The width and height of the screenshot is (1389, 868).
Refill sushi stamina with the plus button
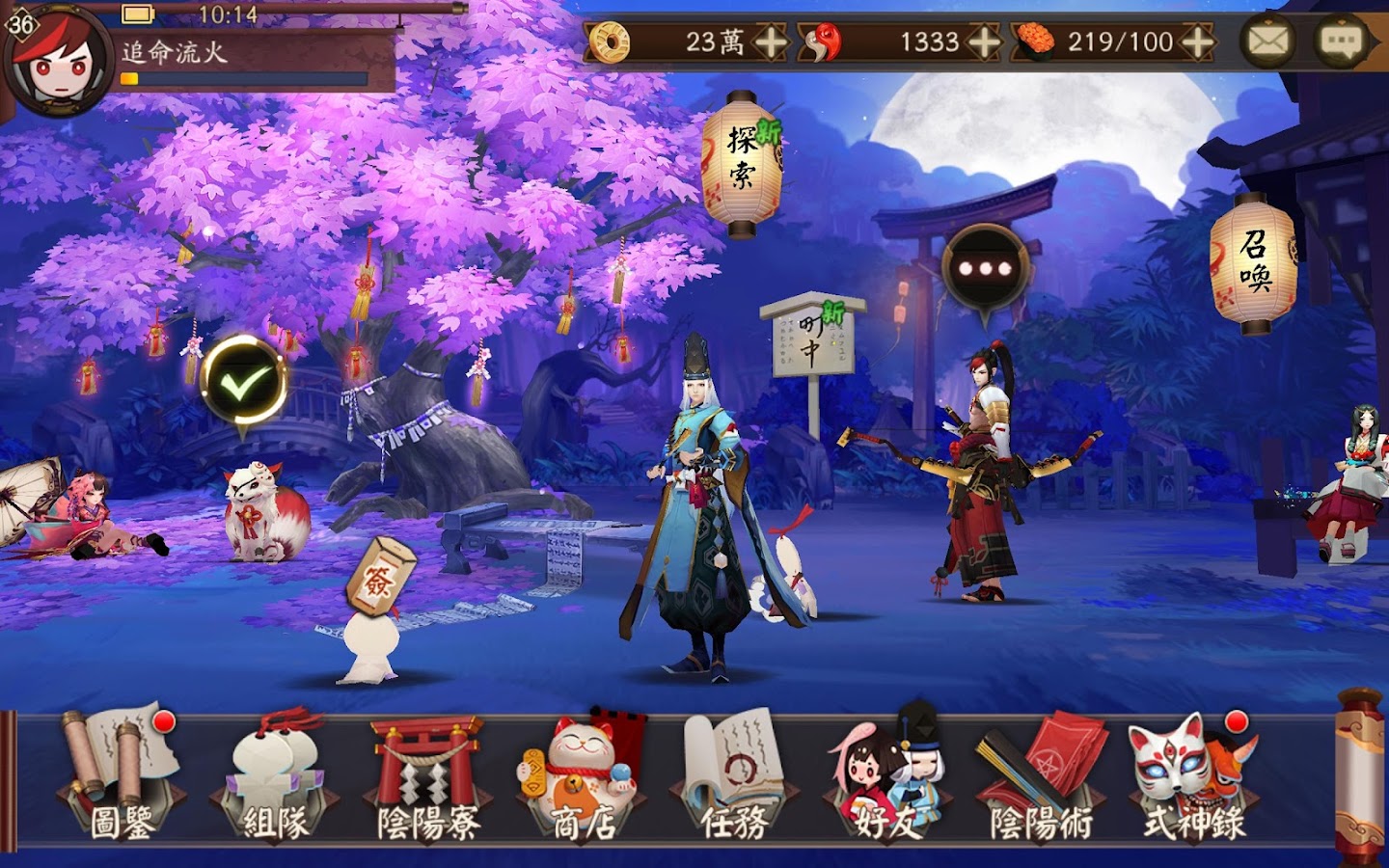1197,42
